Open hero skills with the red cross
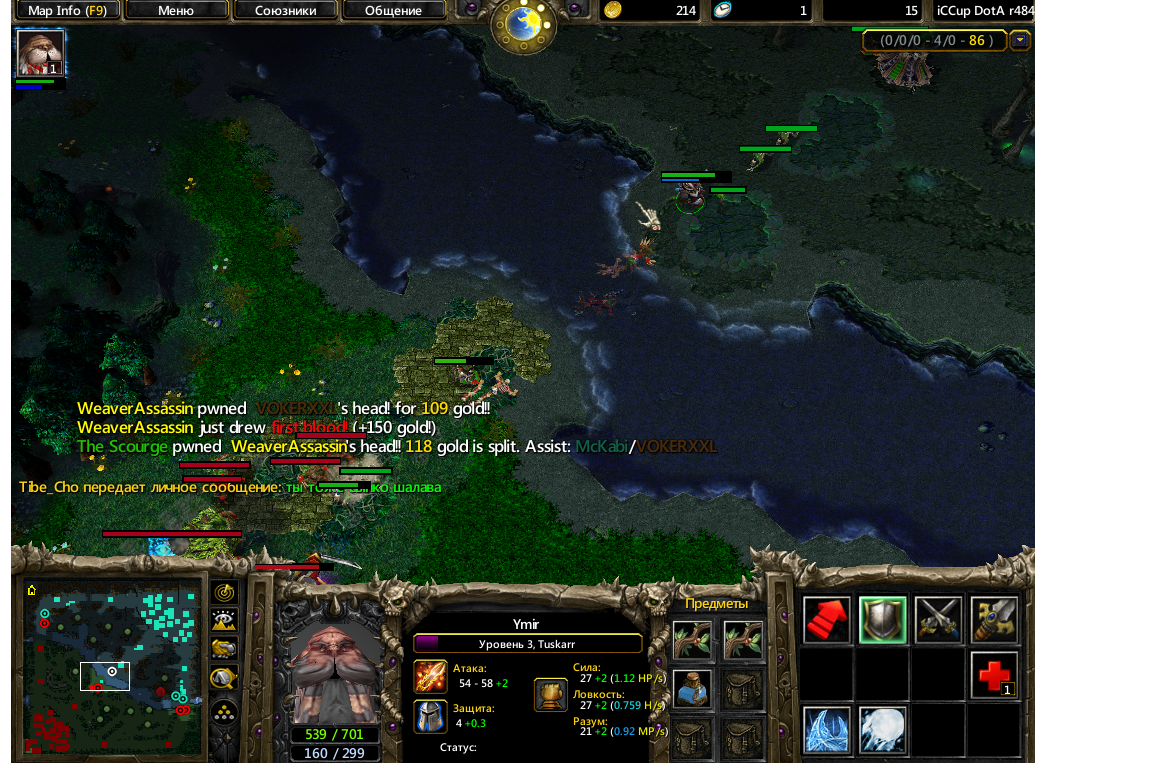 point(994,676)
